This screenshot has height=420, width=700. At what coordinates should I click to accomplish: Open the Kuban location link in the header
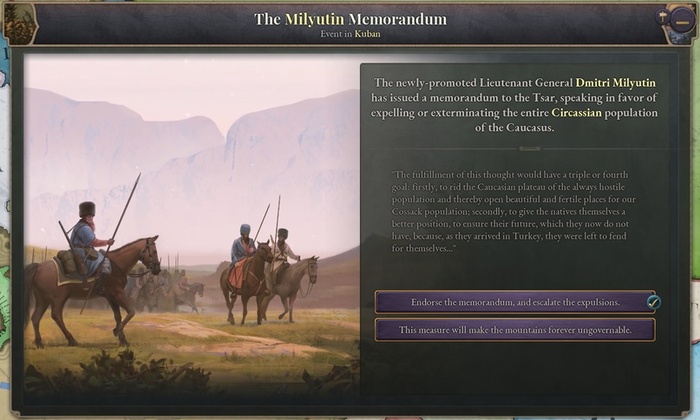point(367,35)
